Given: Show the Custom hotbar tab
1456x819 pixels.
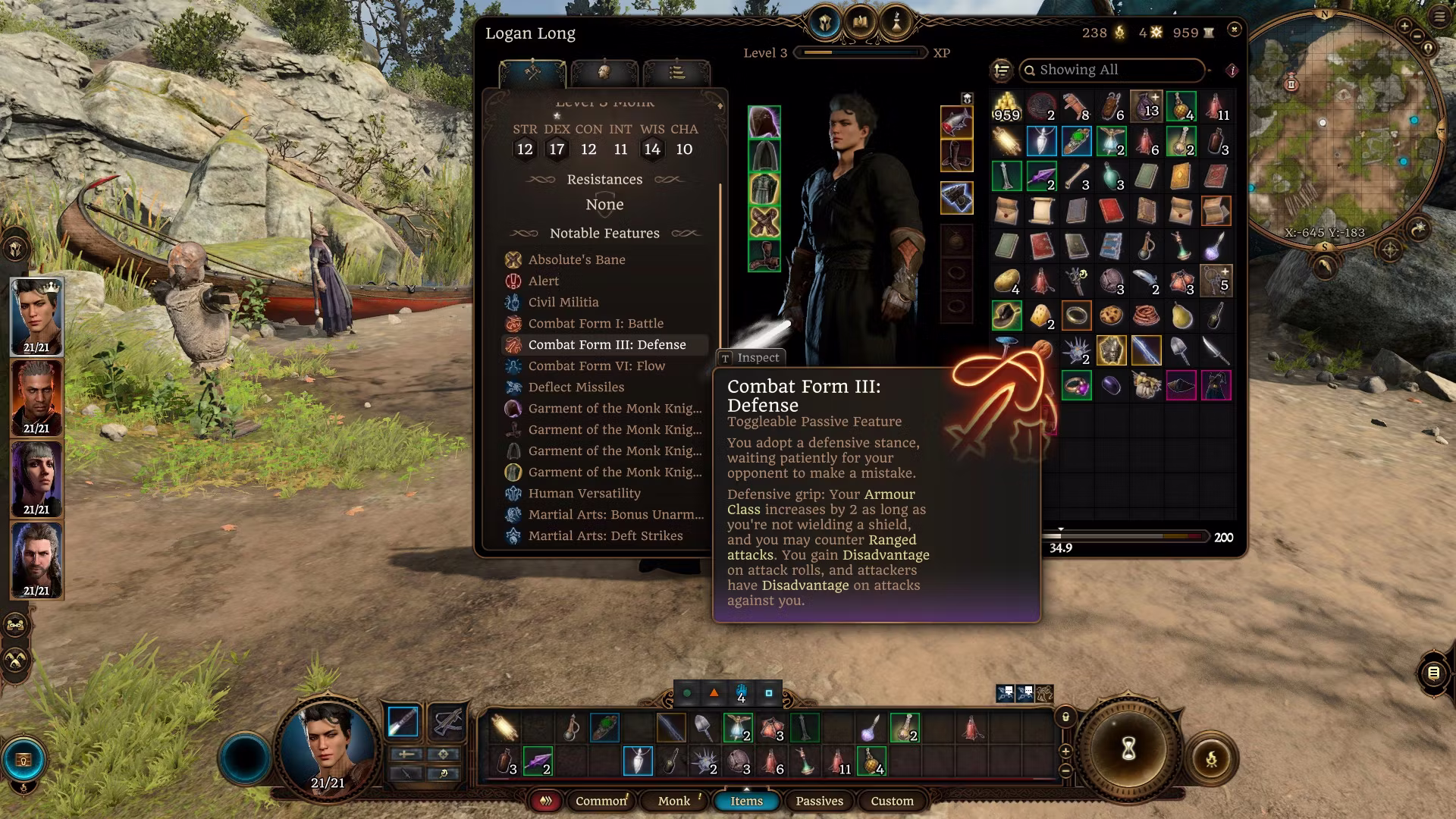Looking at the screenshot, I should 892,801.
